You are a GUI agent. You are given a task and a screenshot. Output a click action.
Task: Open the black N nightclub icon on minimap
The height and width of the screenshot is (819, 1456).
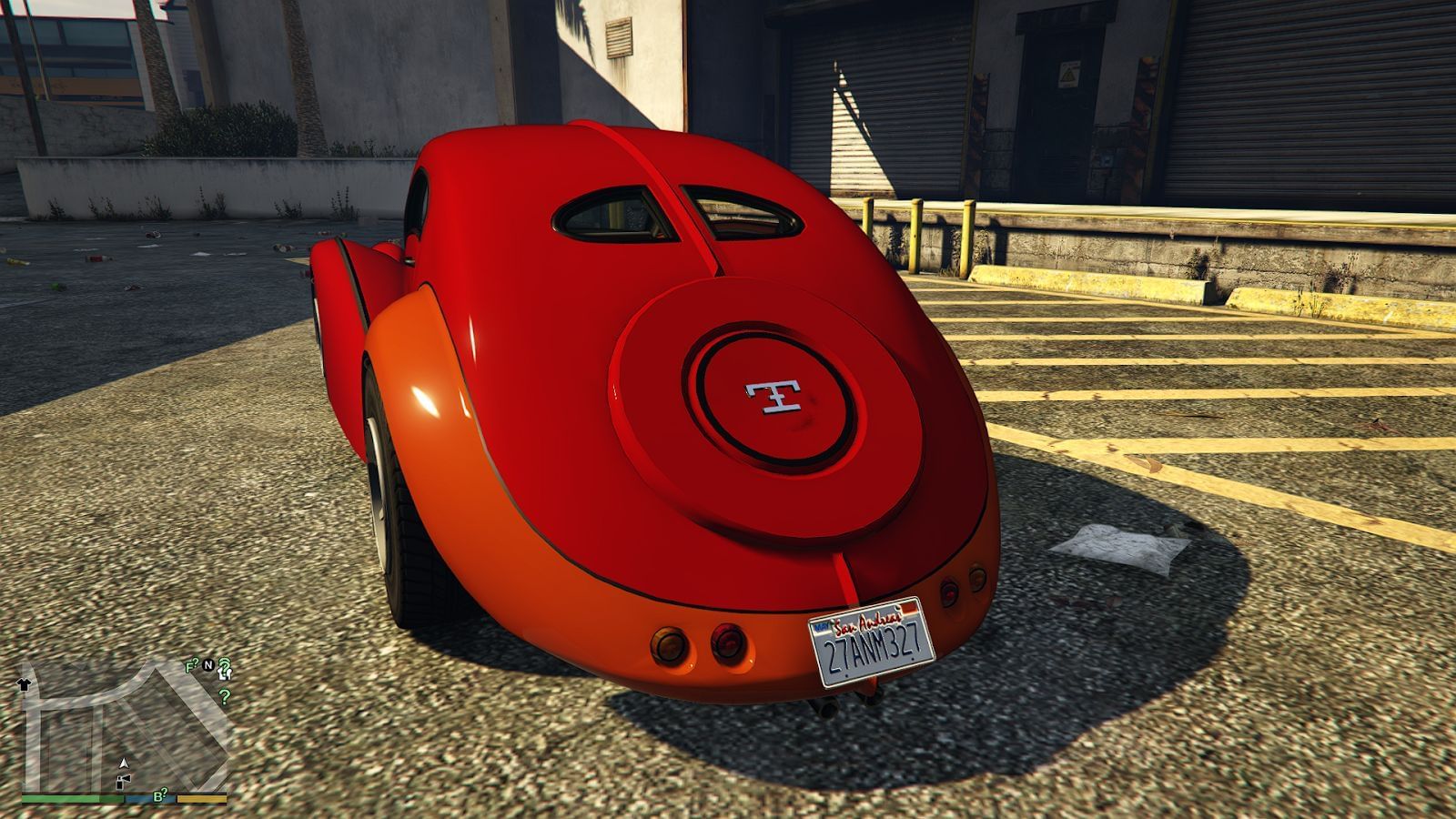pyautogui.click(x=208, y=664)
